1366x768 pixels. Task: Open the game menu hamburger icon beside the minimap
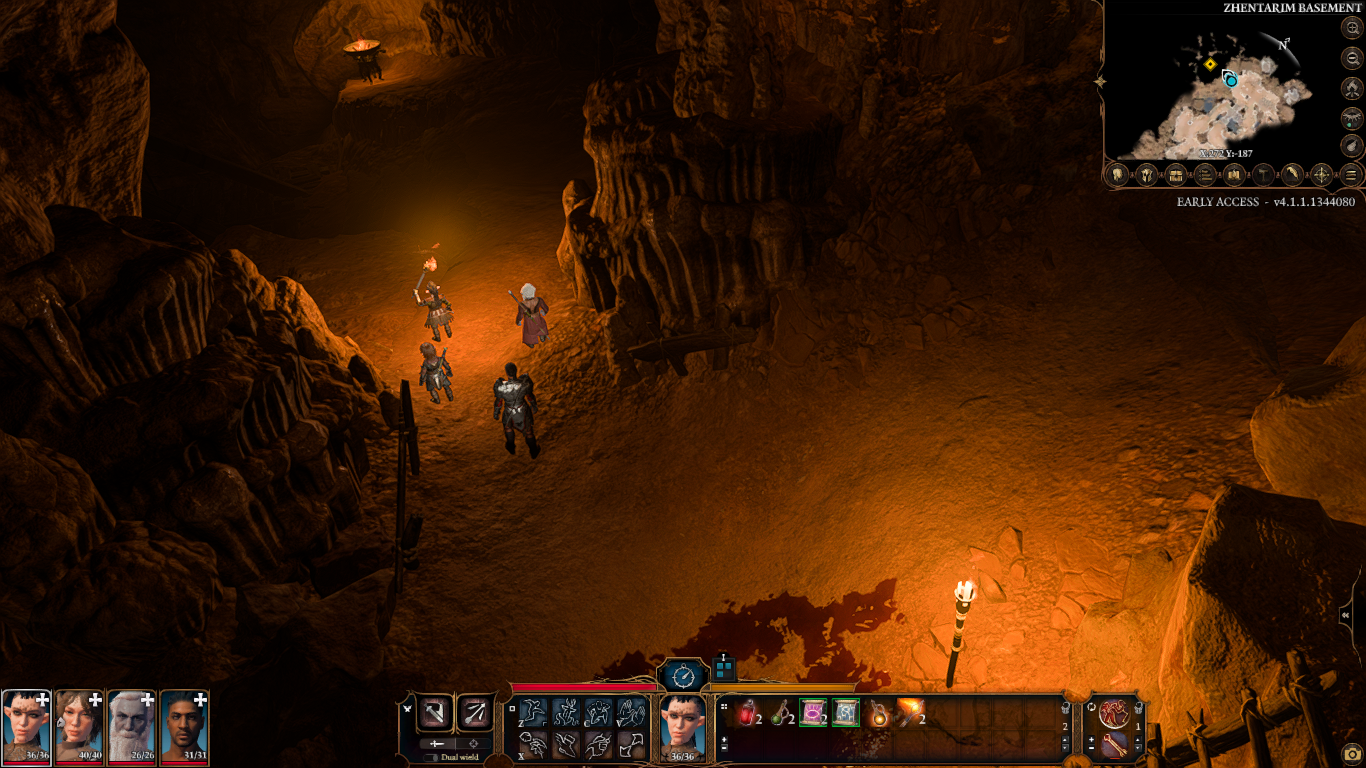point(1350,175)
